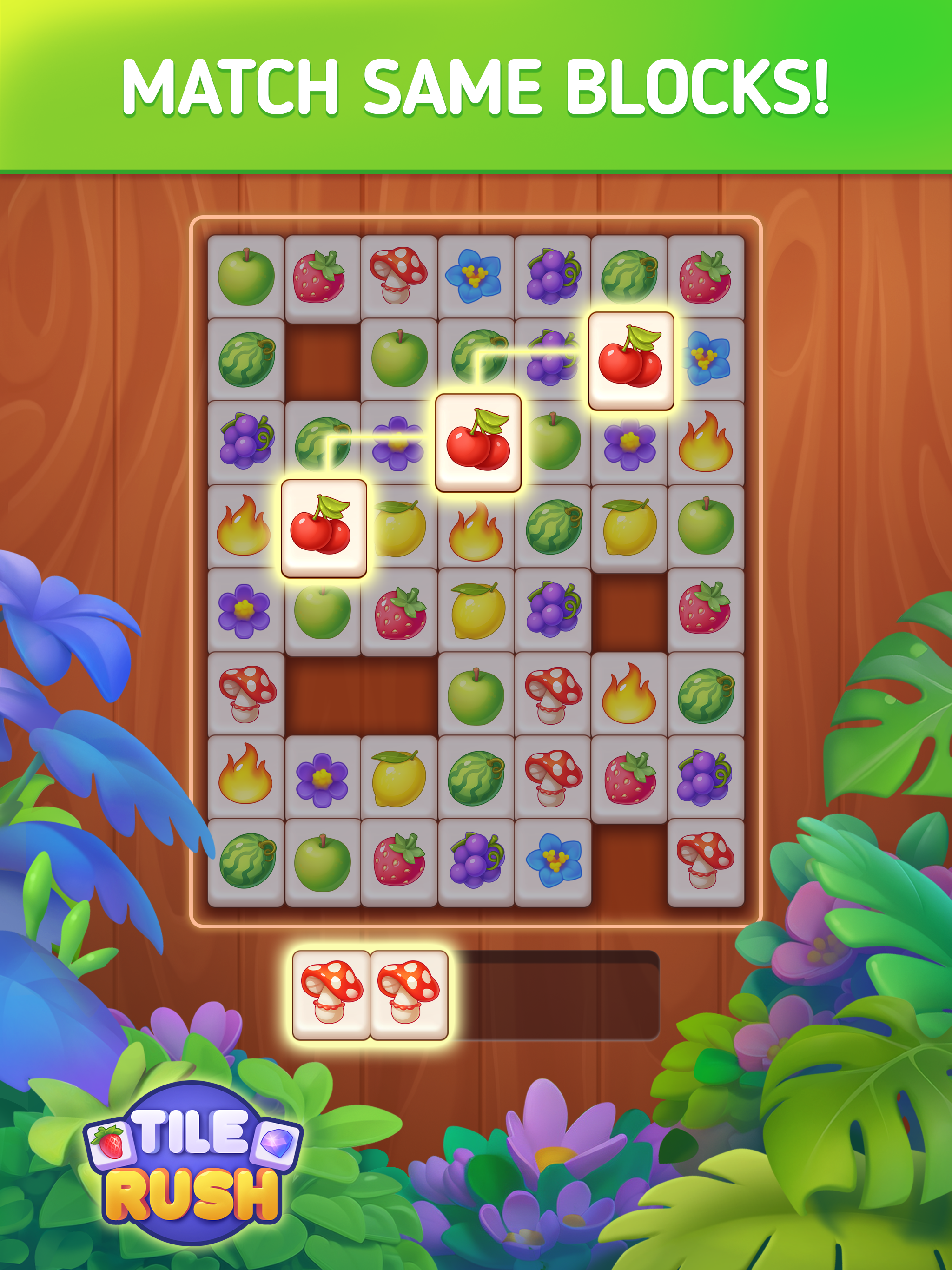
Task: Tap the MATCH SAME BLOCKS banner
Action: 476,86
